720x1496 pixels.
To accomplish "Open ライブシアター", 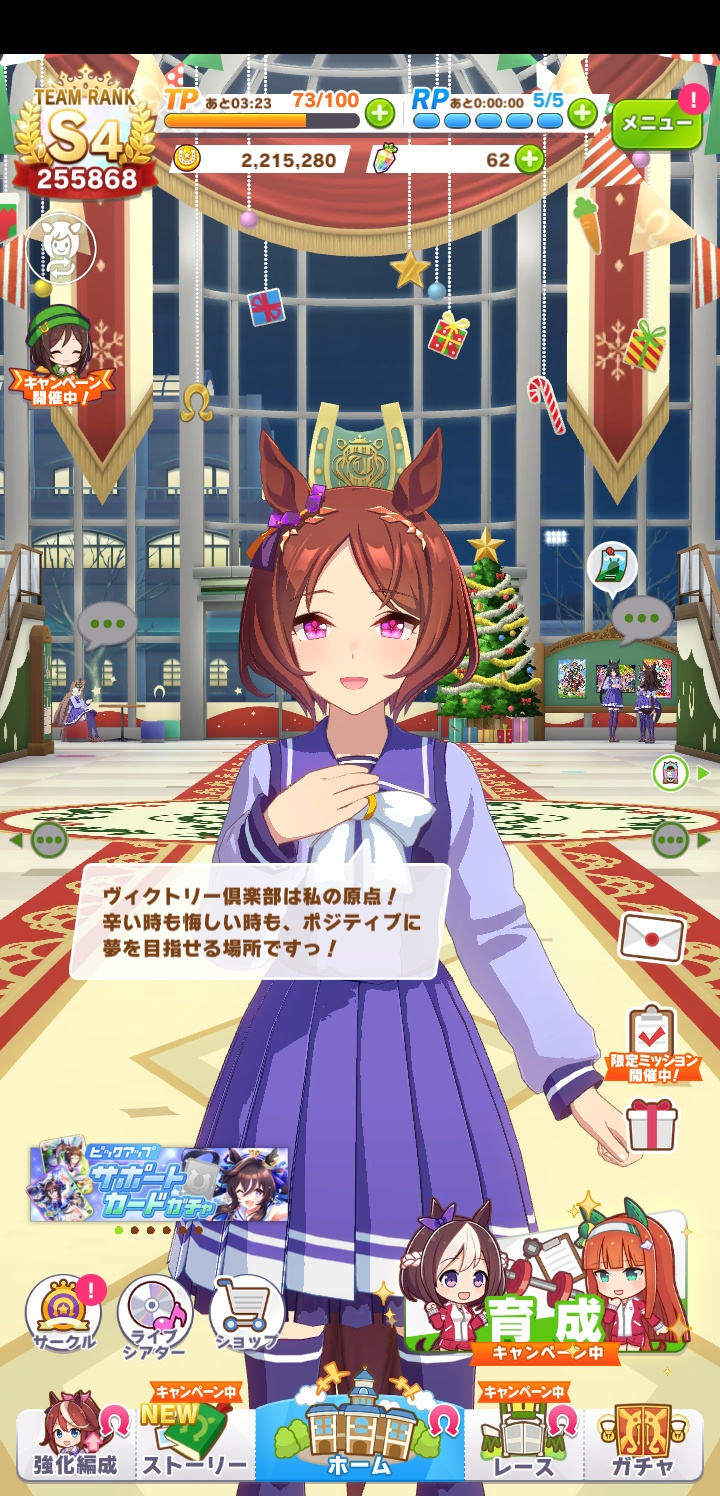I will point(154,1317).
